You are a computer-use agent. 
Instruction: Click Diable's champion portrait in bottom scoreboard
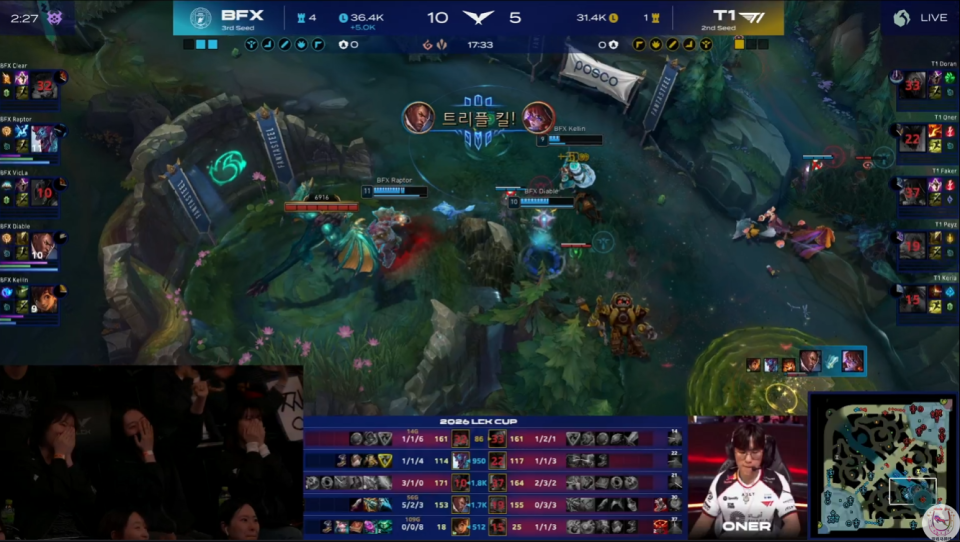coord(461,504)
